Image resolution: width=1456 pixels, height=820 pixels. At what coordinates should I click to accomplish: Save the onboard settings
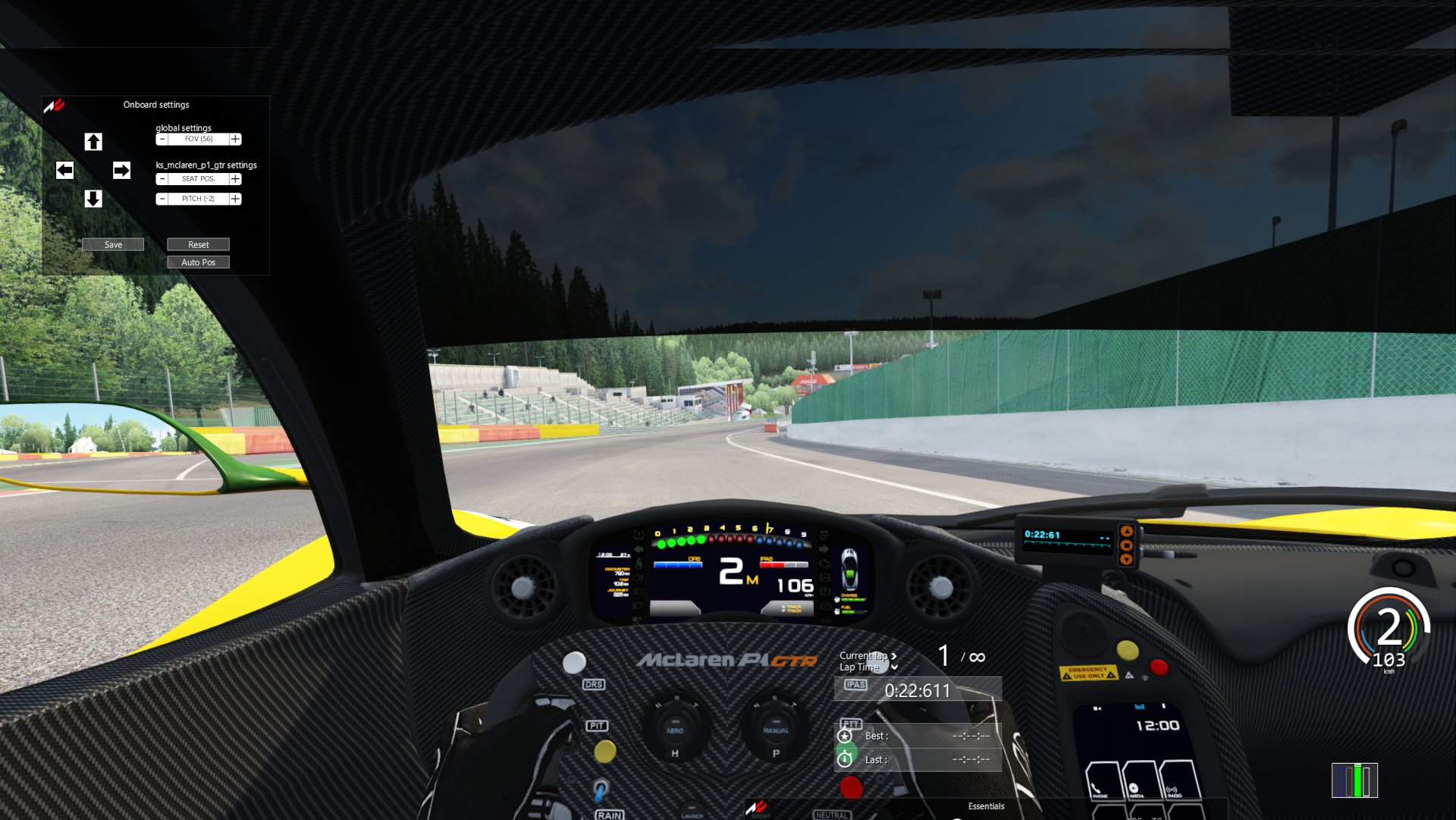[x=113, y=244]
